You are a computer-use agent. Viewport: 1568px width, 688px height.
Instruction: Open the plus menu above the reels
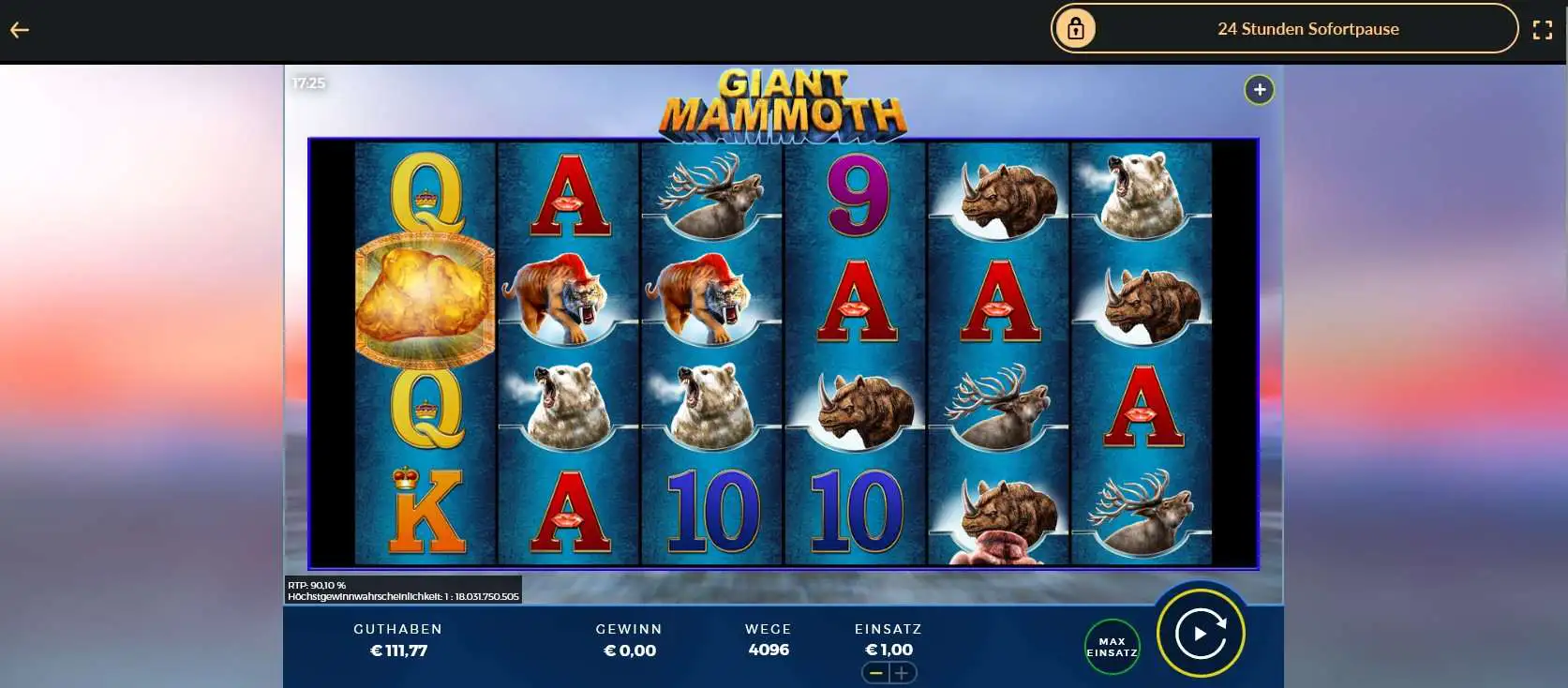[1259, 89]
